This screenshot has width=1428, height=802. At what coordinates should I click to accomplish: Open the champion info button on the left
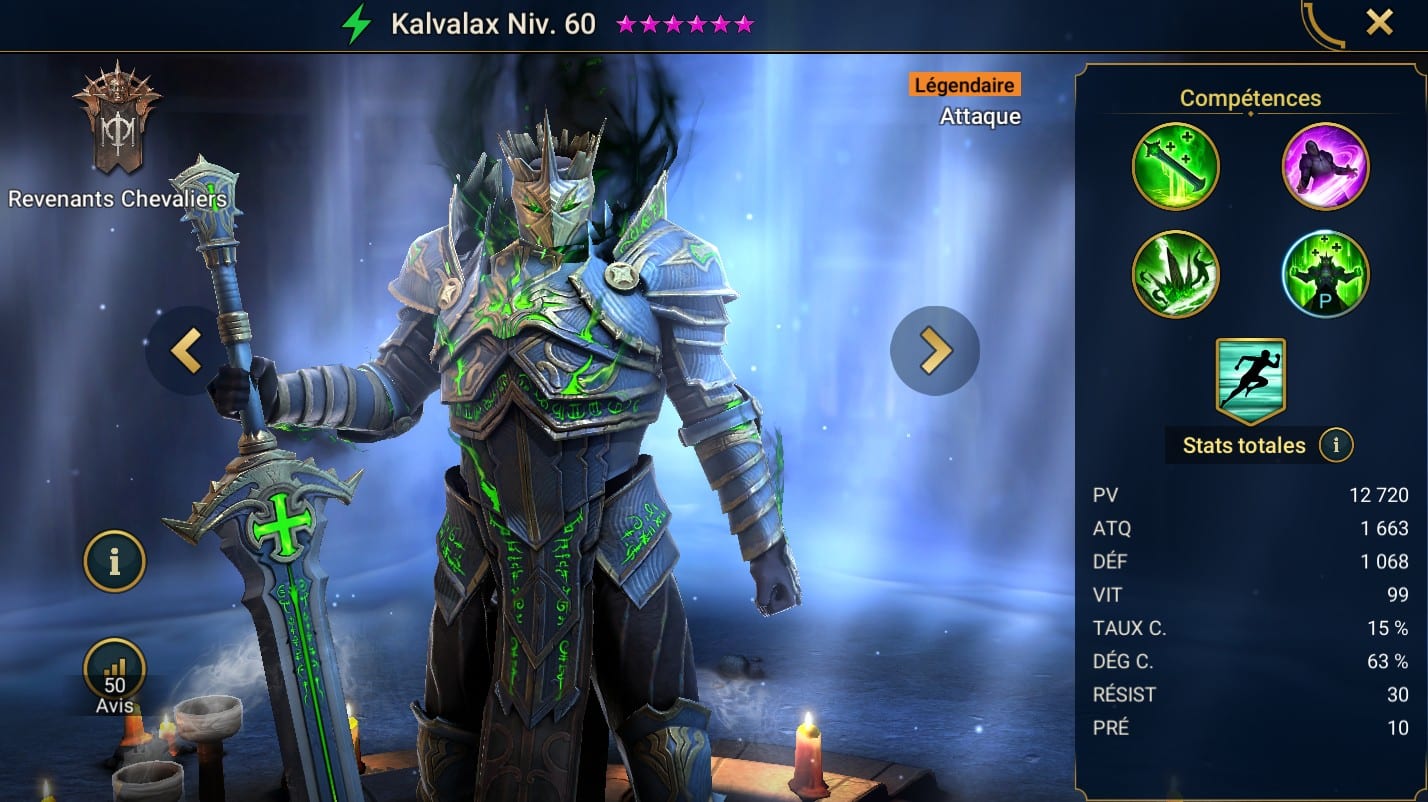[114, 562]
